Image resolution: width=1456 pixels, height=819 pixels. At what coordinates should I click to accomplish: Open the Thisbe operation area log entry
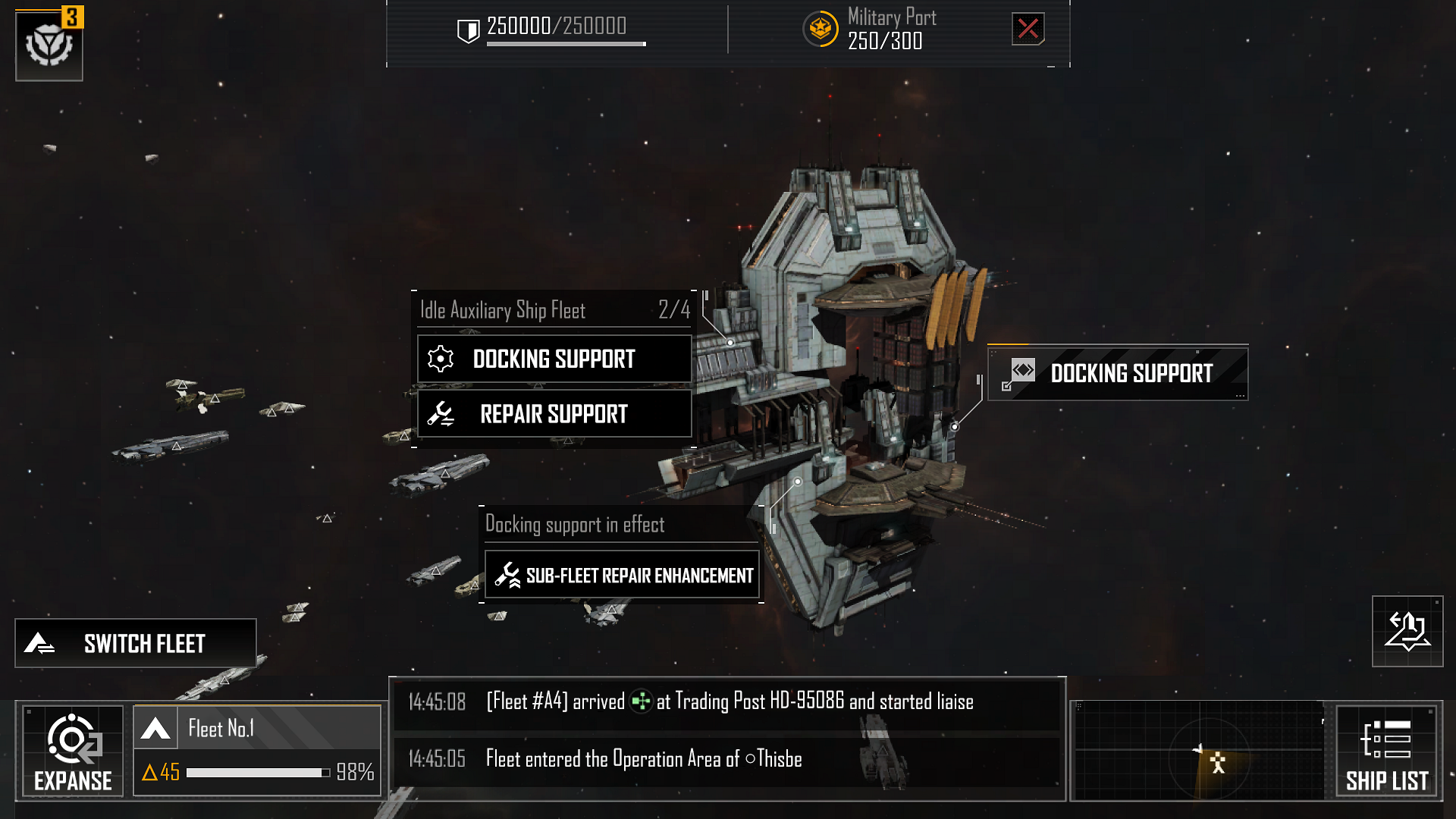tap(726, 759)
